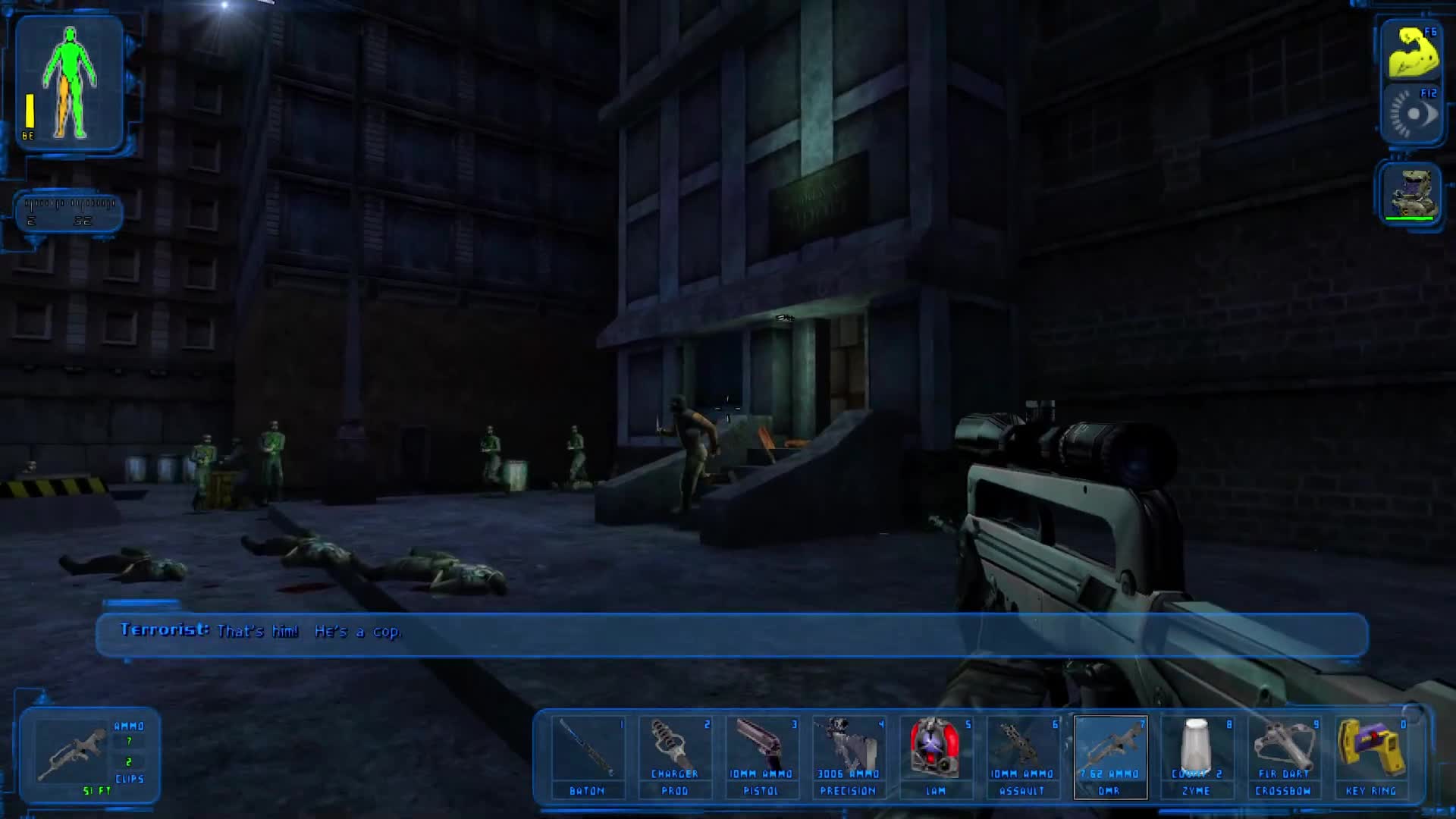
Task: Equip the Prod from inventory slot 2
Action: tap(675, 755)
